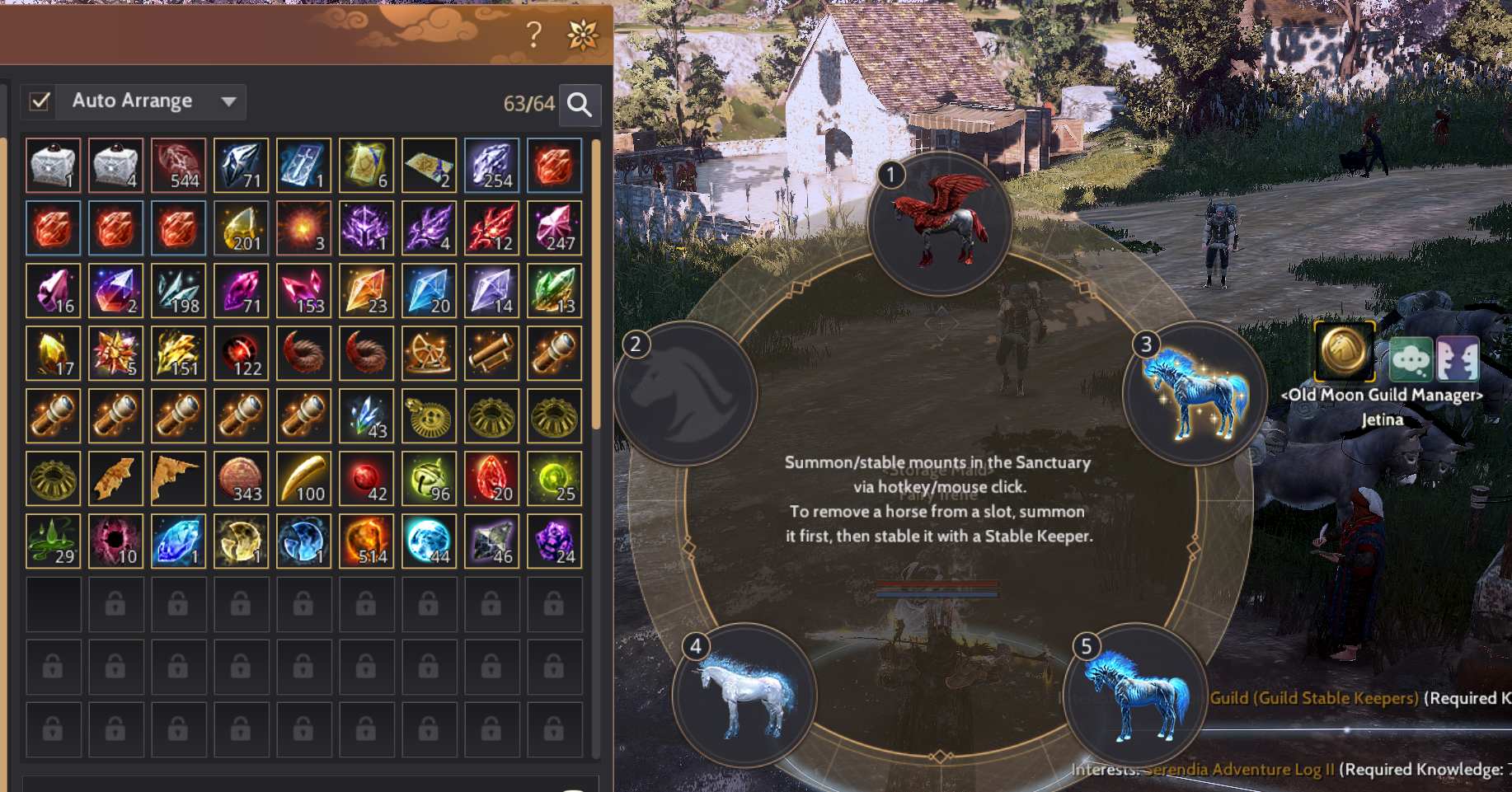Summon the red winged horse in slot 1
Viewport: 1512px width, 792px height.
tap(940, 223)
